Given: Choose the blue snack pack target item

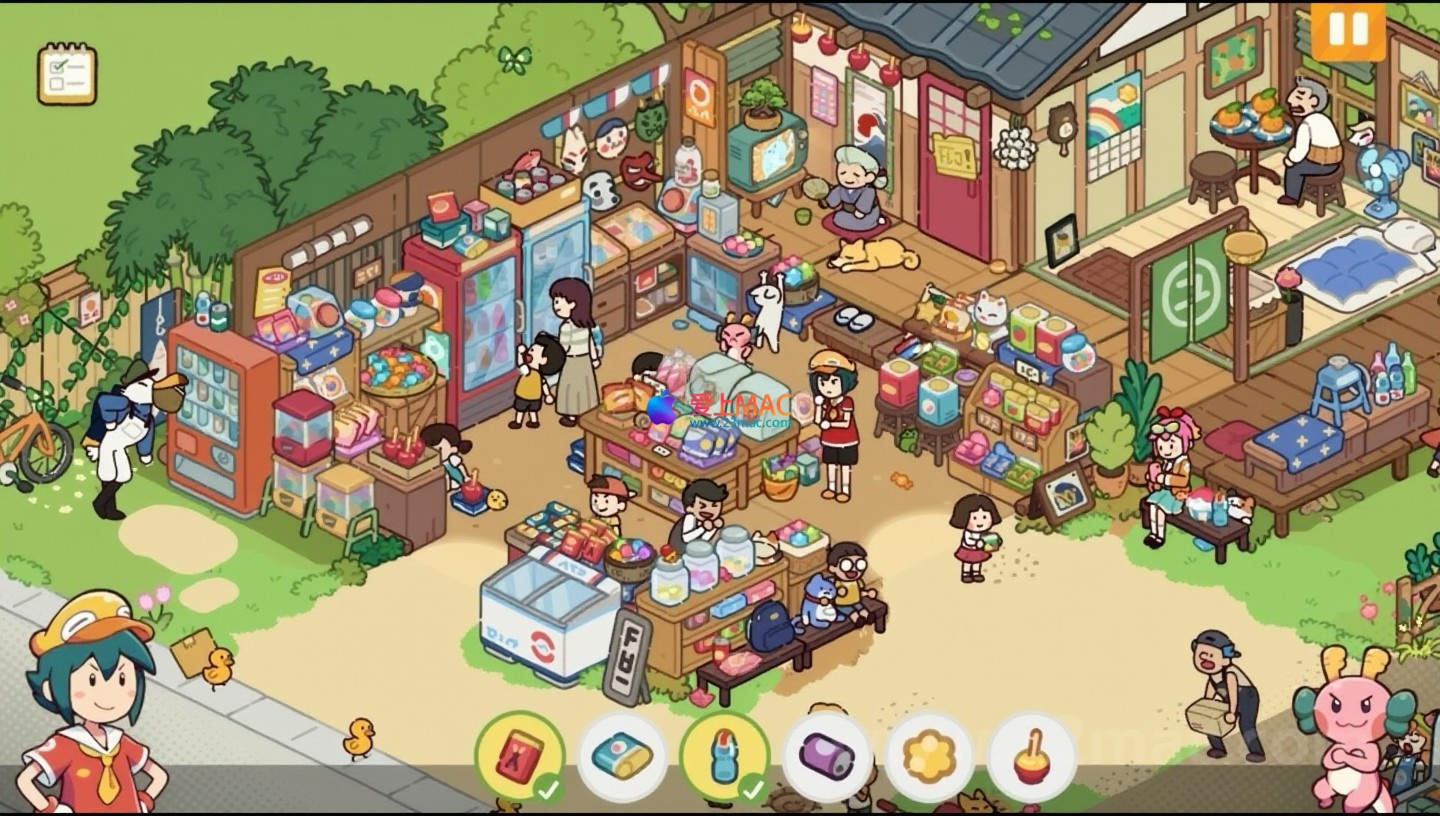Looking at the screenshot, I should (x=622, y=756).
